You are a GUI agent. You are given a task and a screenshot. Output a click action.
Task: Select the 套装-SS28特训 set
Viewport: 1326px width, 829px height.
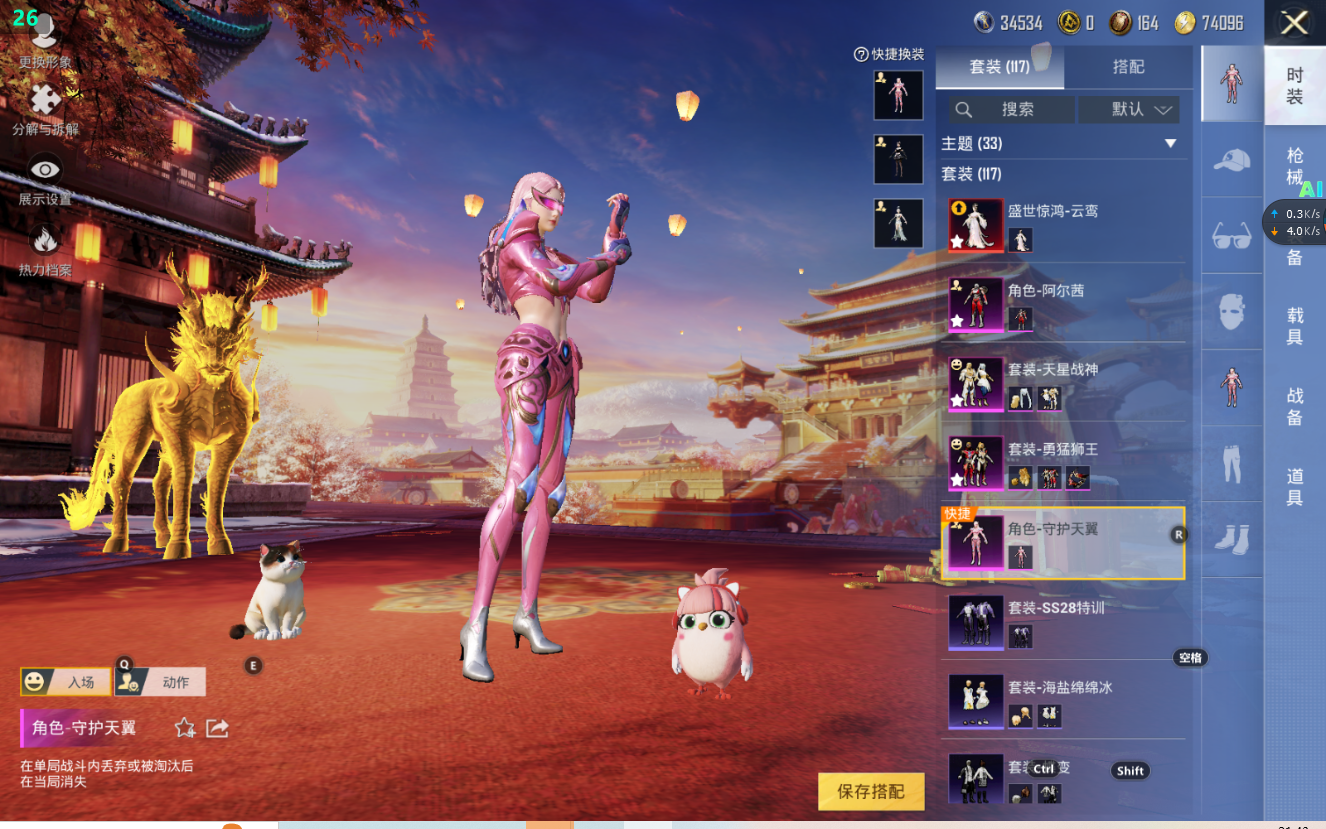(x=1065, y=622)
